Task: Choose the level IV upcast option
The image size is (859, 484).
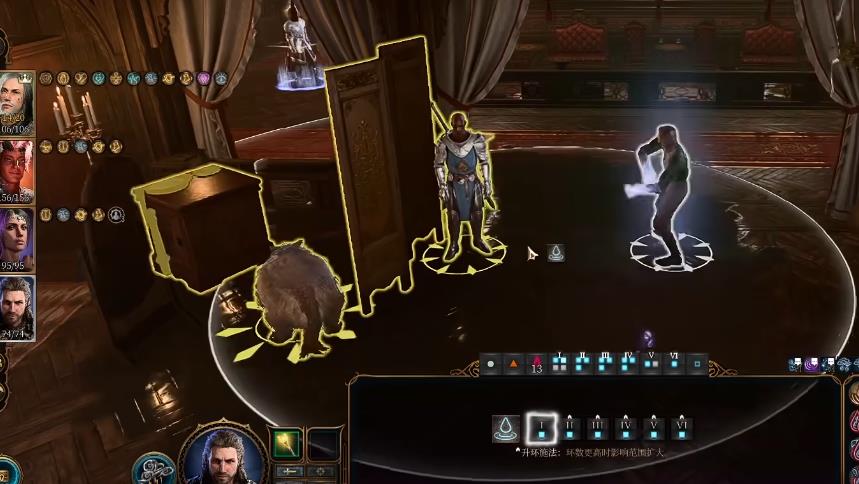Action: [626, 430]
